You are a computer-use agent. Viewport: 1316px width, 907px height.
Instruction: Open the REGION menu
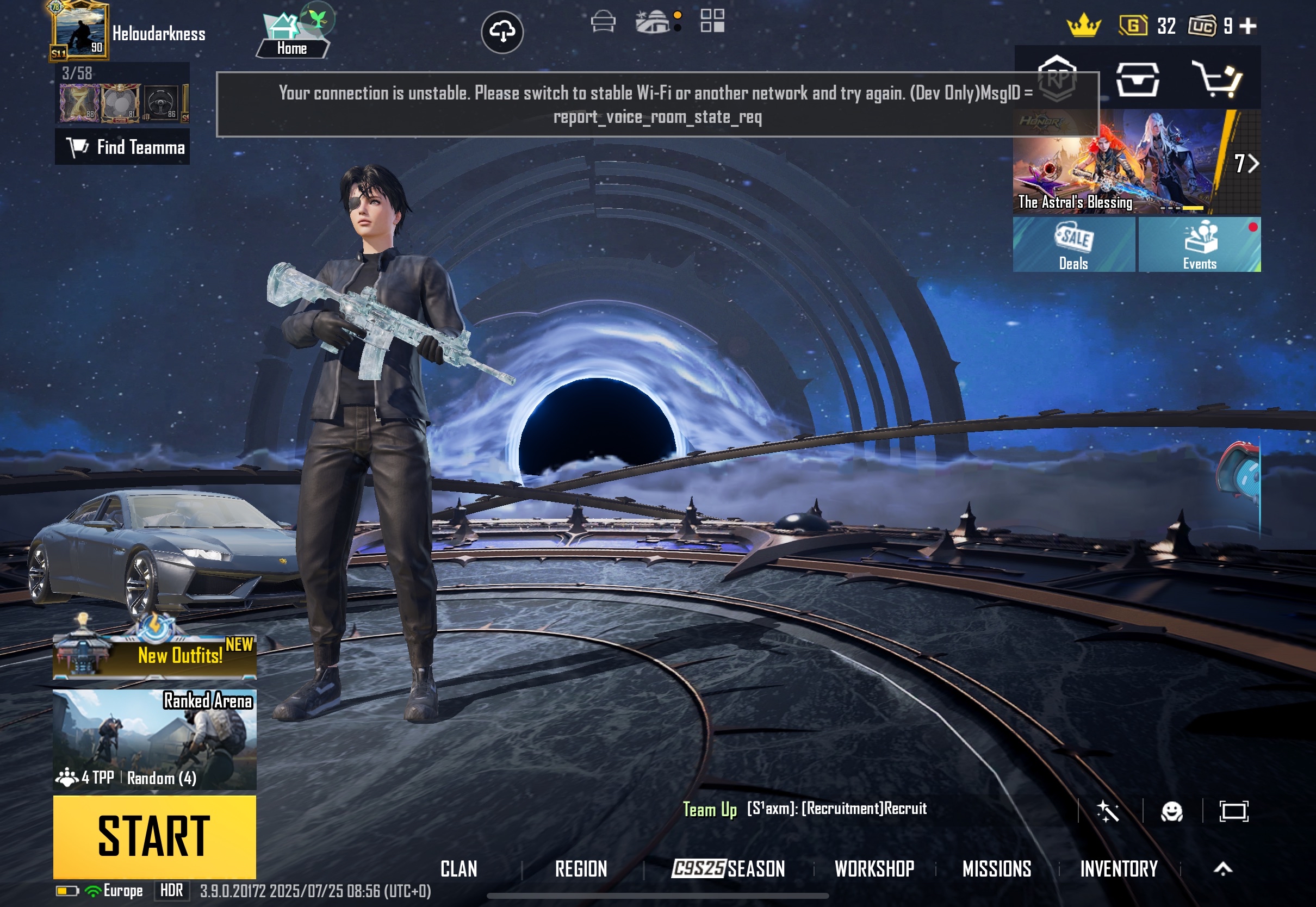click(x=581, y=868)
